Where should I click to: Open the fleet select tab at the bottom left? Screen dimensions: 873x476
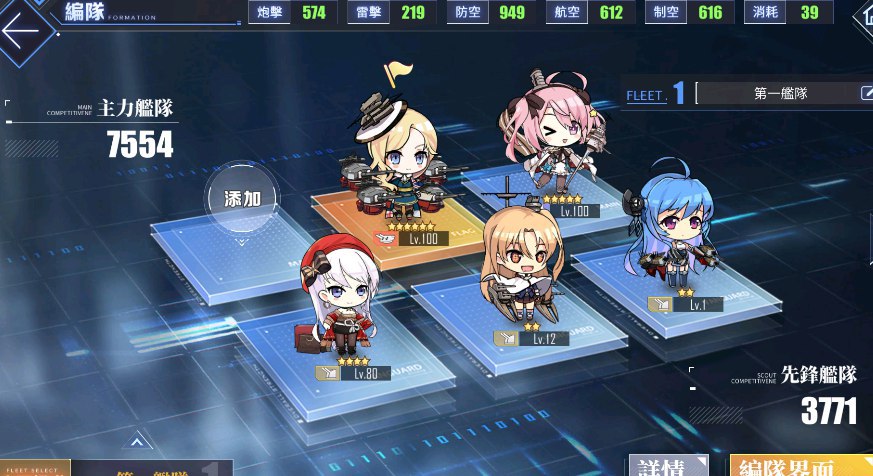click(35, 467)
